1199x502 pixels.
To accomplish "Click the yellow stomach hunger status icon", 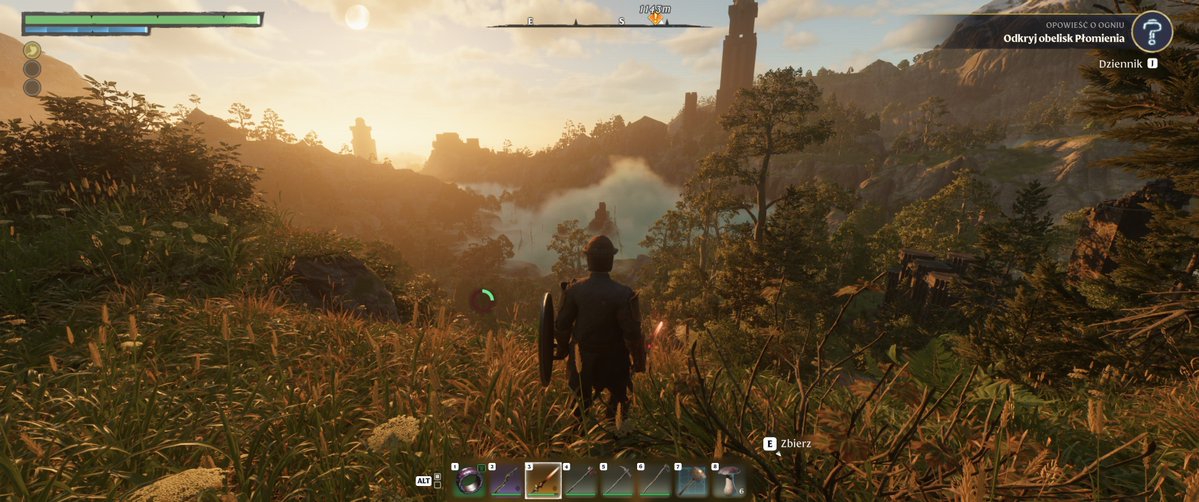I will pyautogui.click(x=32, y=50).
